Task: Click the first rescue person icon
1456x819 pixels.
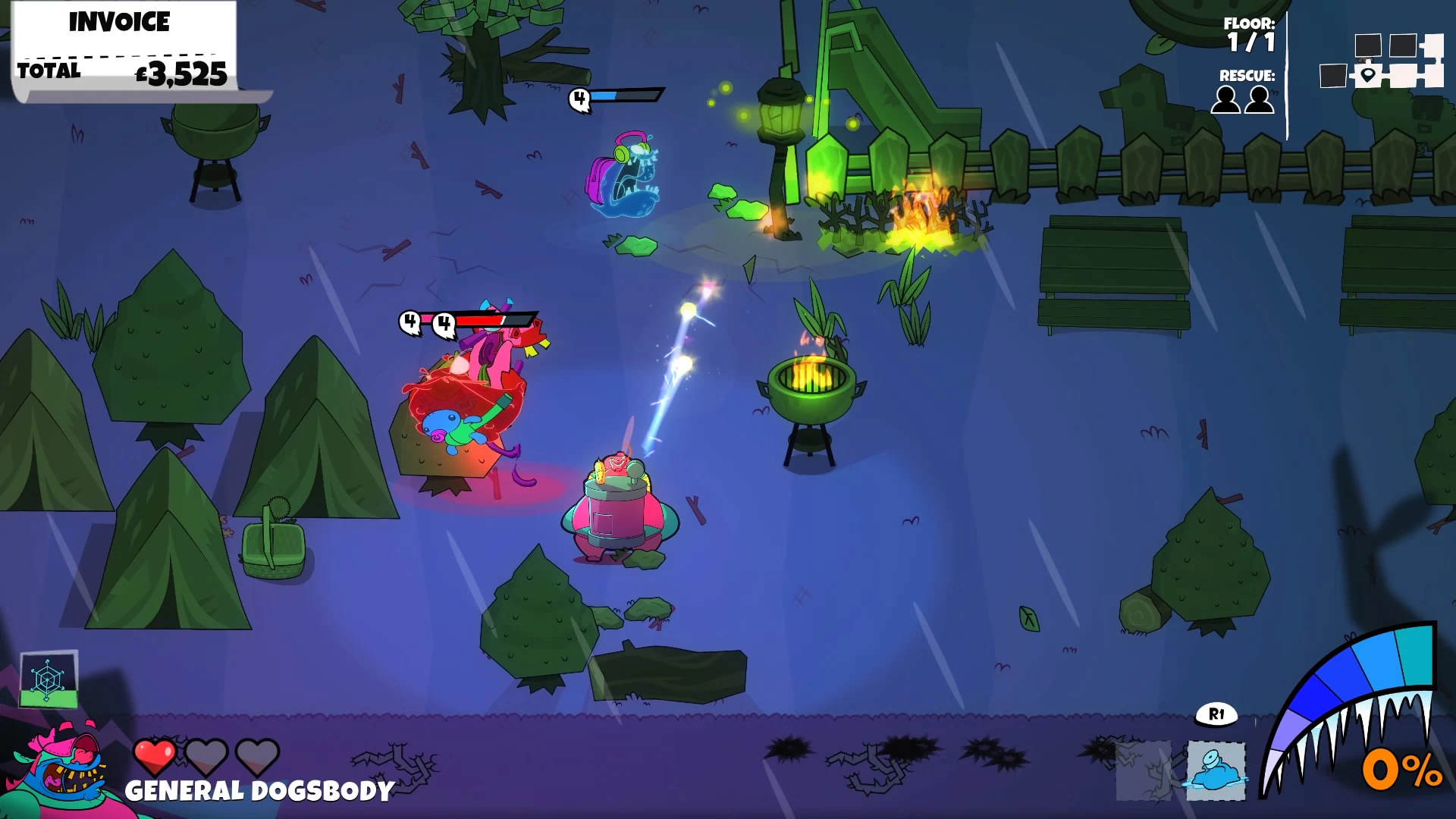Action: pos(1227,100)
